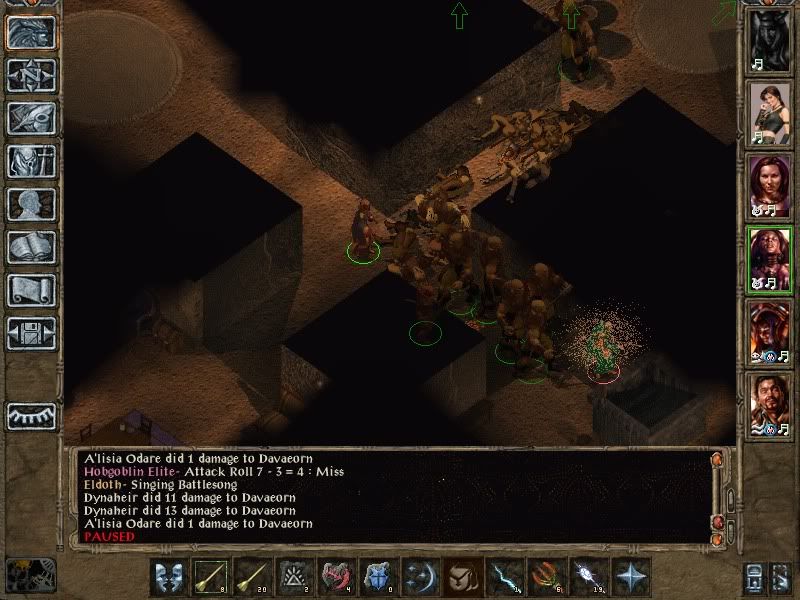800x600 pixels.
Task: Open the area map with the compass button
Action: click(31, 75)
